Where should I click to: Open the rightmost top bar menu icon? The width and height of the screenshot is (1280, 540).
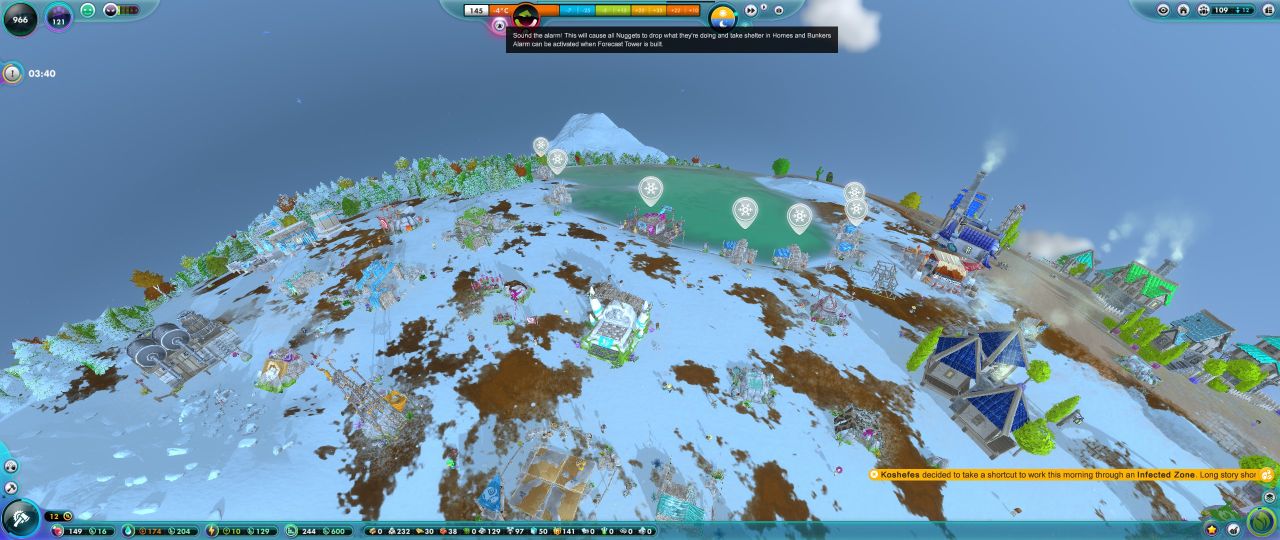[x=1267, y=10]
